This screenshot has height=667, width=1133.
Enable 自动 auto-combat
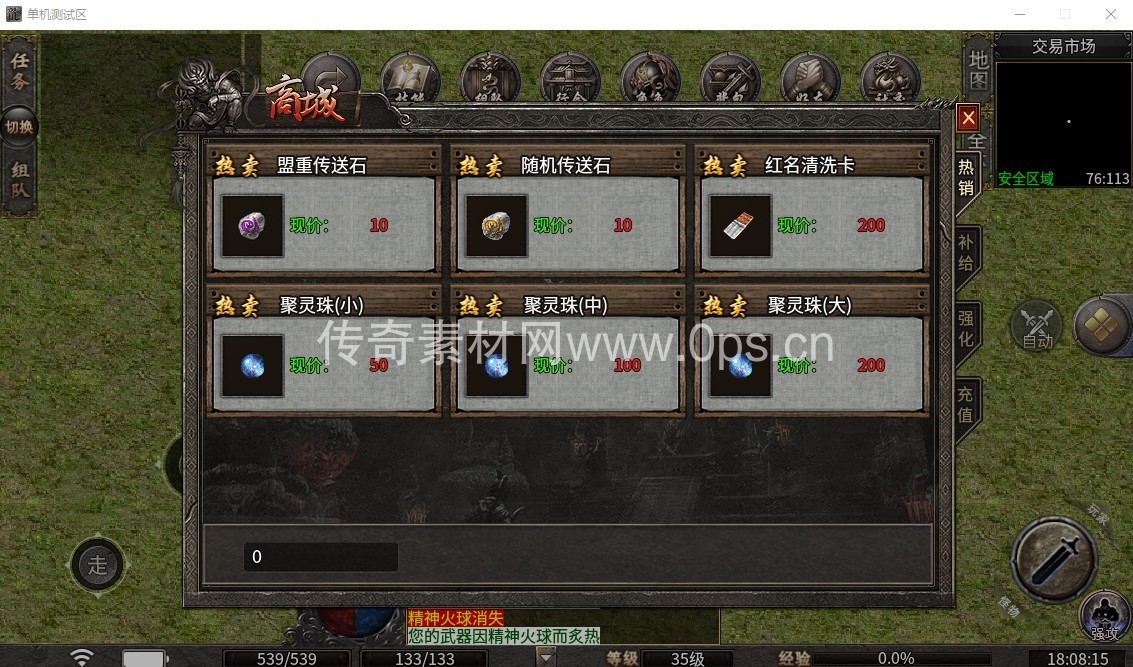(1037, 327)
